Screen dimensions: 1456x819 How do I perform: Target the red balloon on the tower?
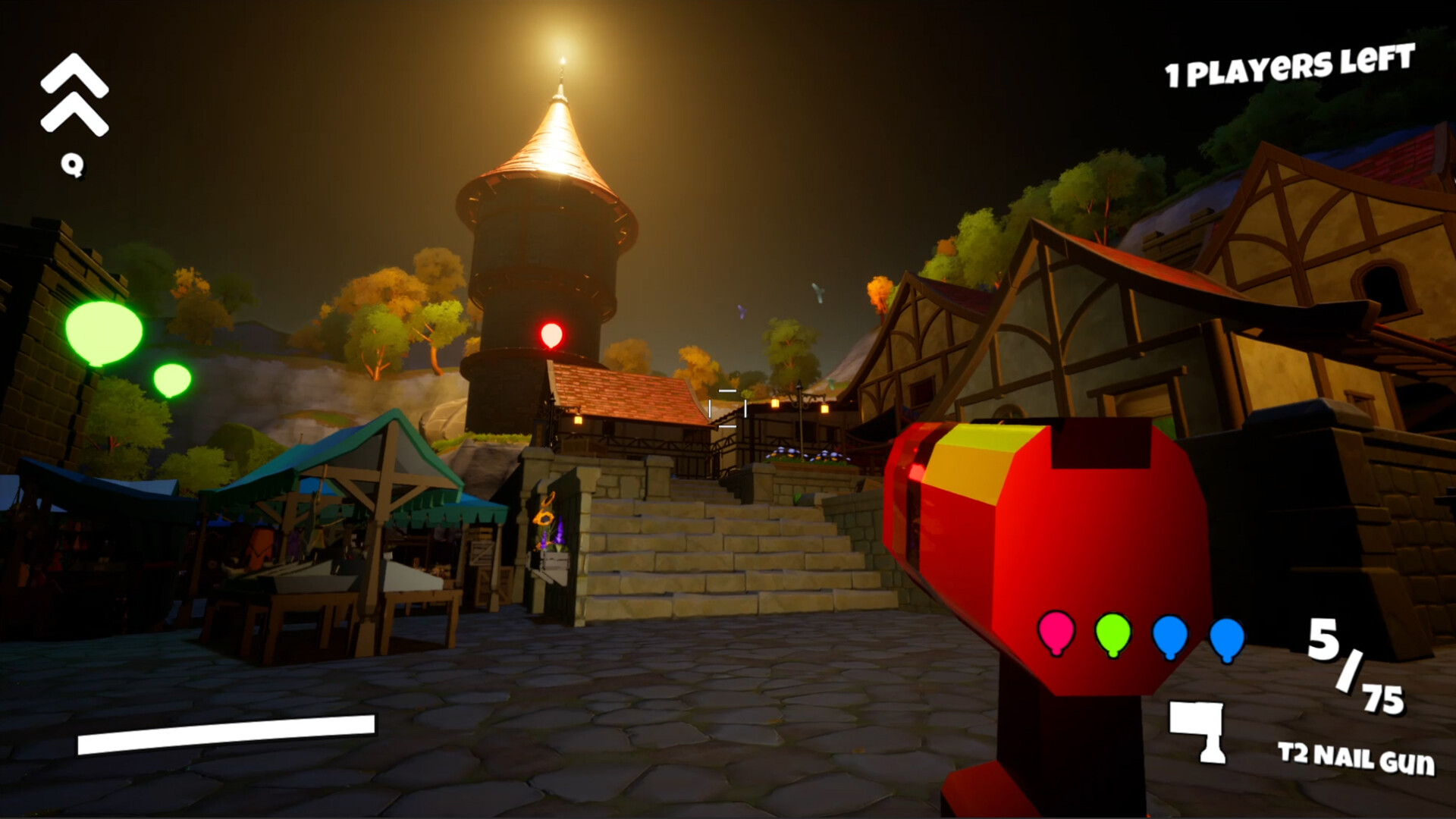click(551, 334)
